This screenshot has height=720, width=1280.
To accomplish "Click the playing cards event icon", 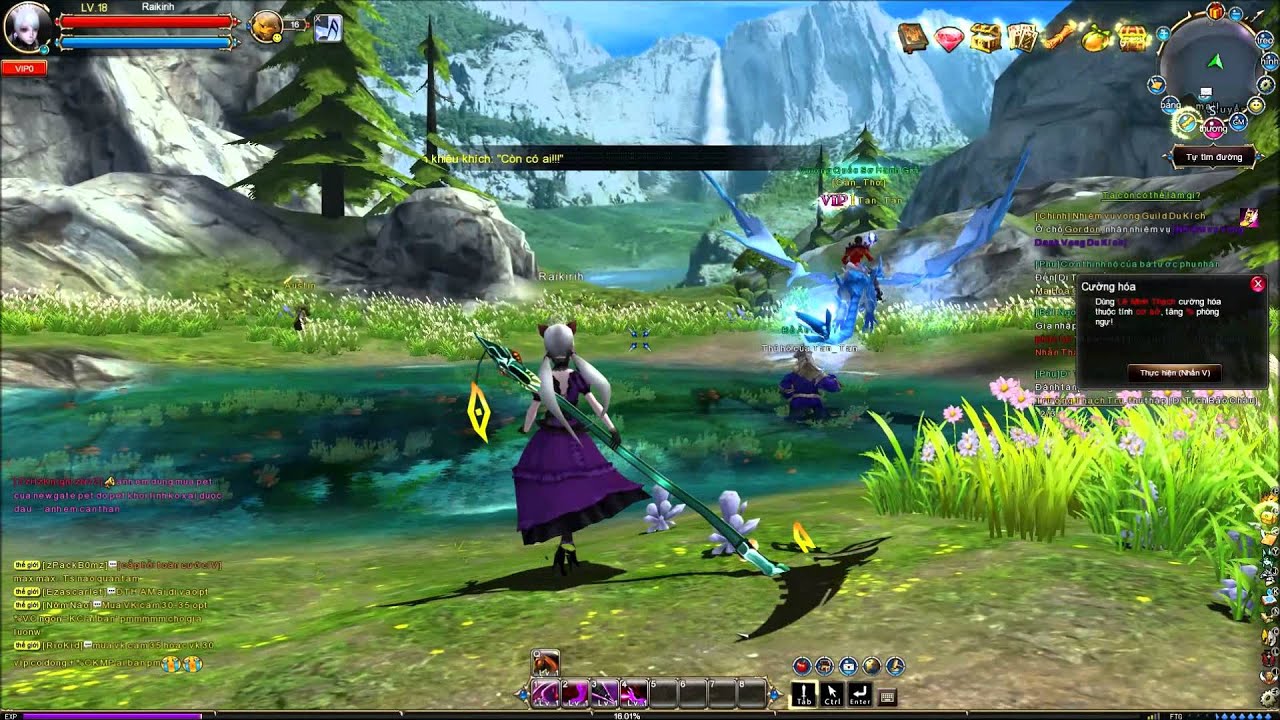I will pos(1023,37).
